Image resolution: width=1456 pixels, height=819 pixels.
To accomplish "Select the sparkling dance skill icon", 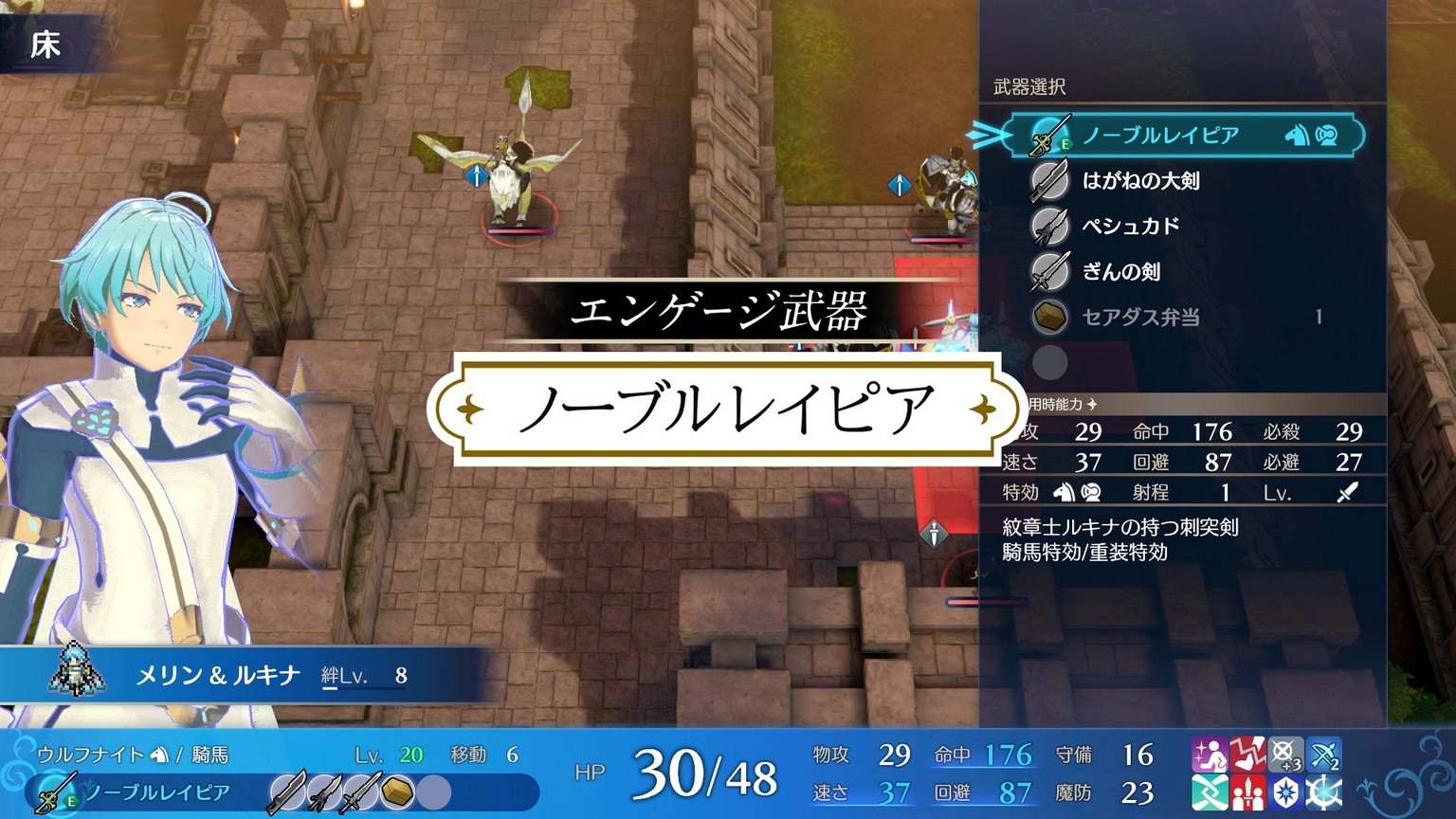I will click(1210, 754).
